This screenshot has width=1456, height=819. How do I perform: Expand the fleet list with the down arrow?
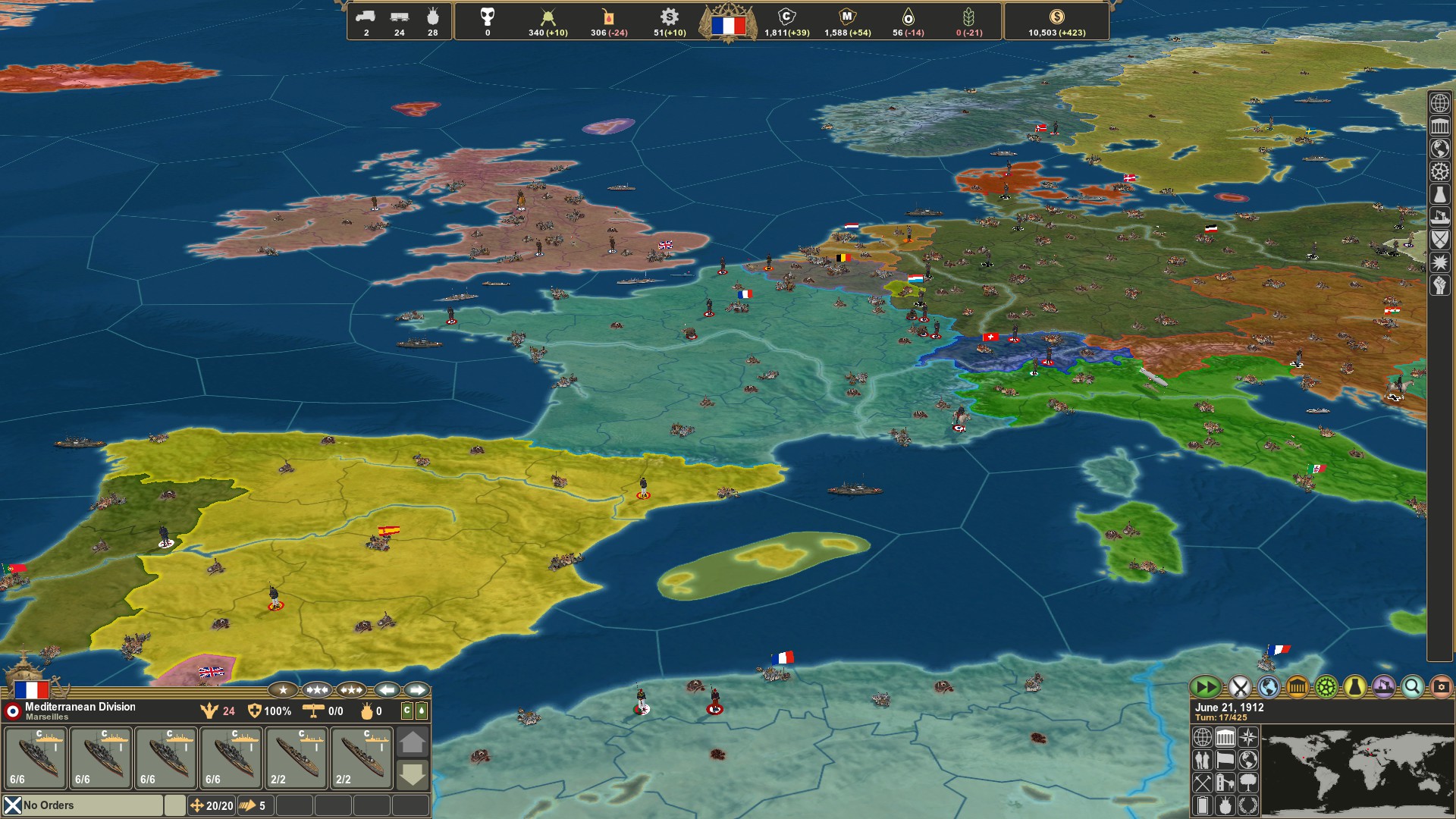(x=413, y=776)
